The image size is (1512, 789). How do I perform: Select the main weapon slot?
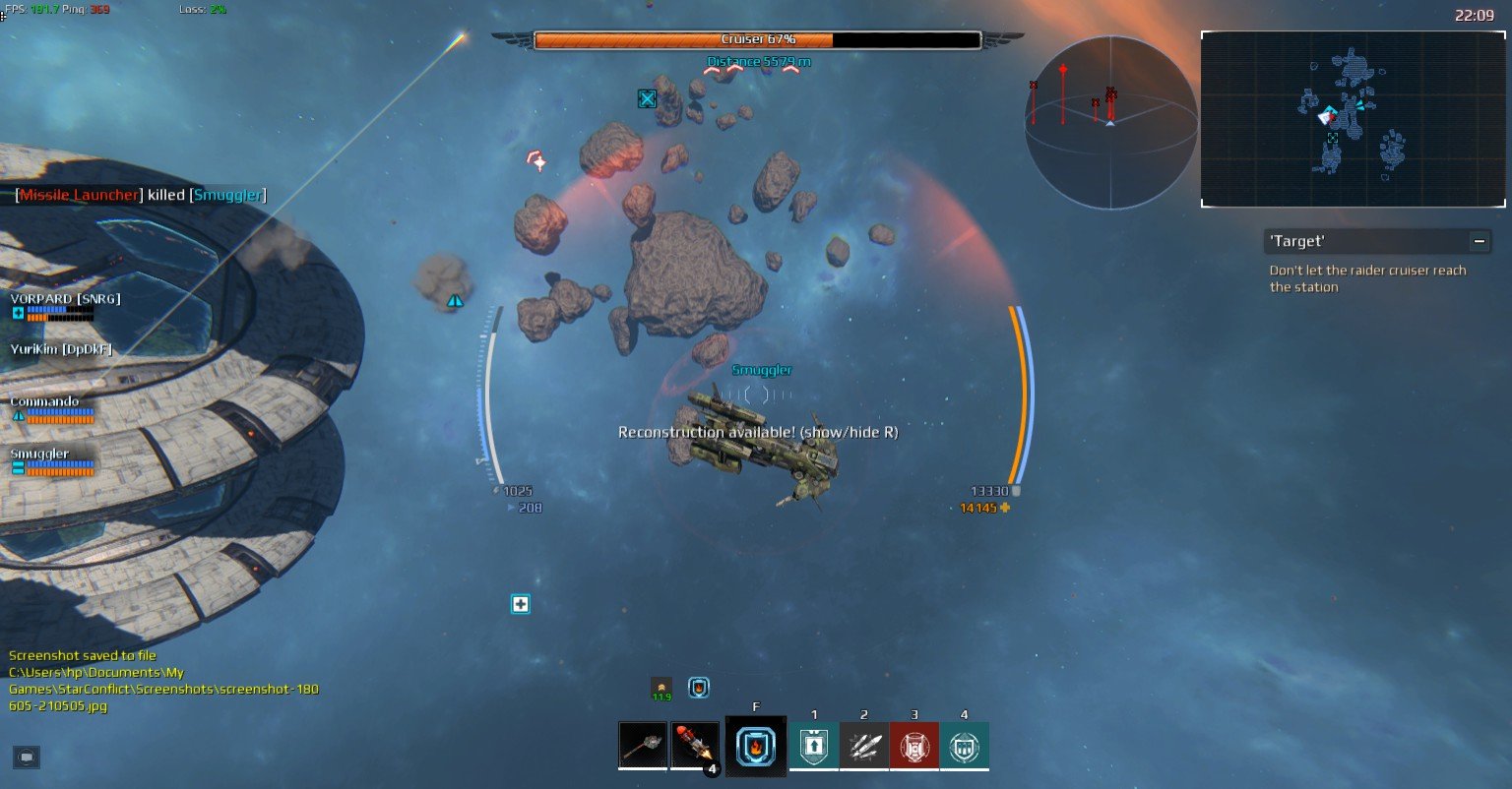coord(643,745)
